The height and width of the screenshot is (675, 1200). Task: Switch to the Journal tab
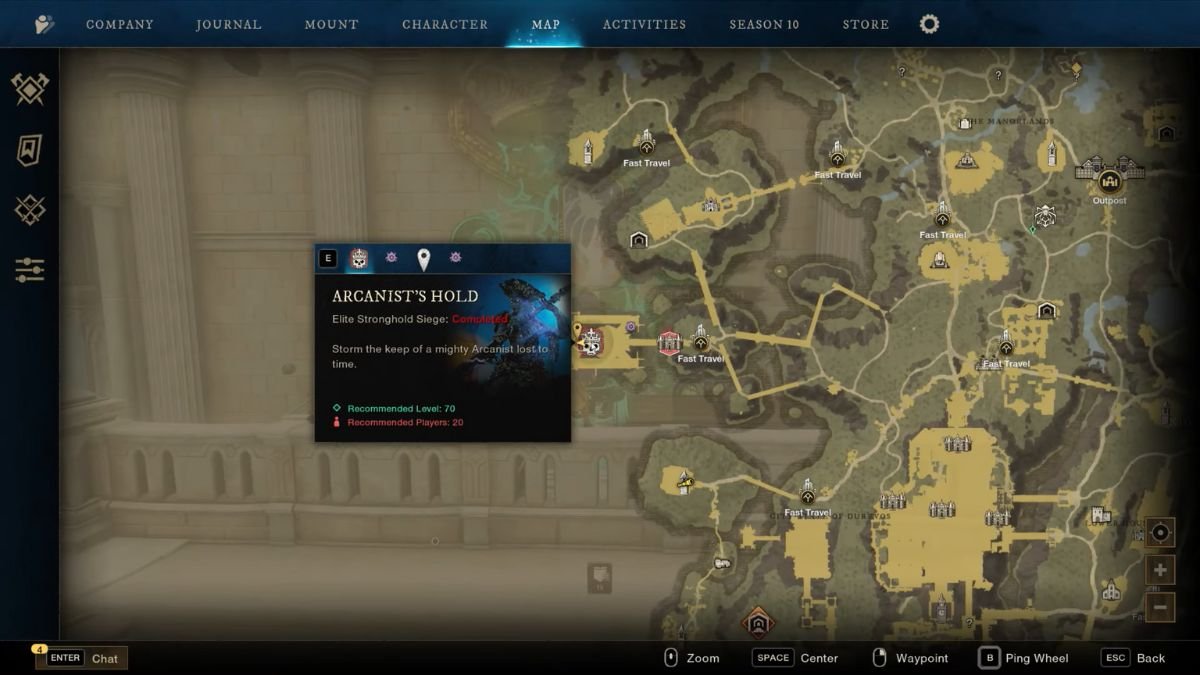point(228,24)
